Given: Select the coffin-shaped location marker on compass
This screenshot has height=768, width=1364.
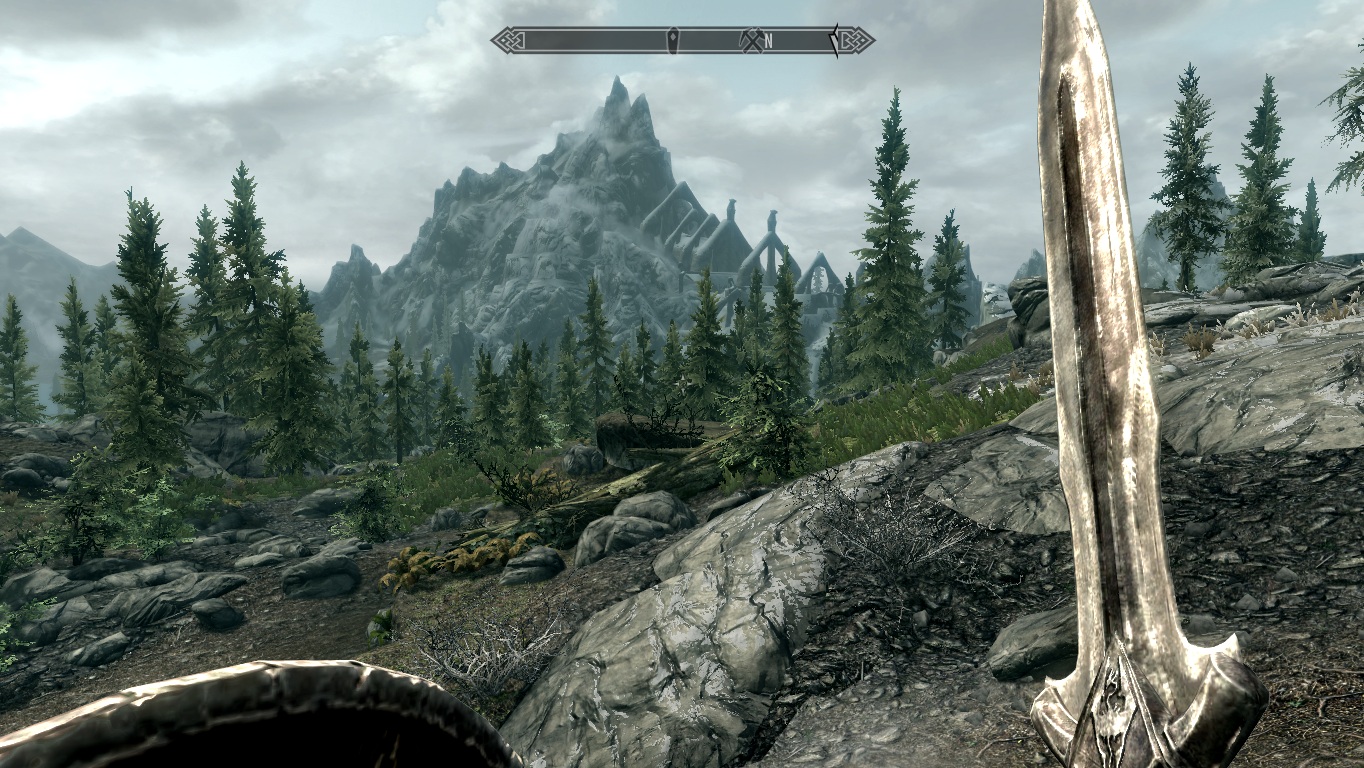Looking at the screenshot, I should pyautogui.click(x=673, y=40).
